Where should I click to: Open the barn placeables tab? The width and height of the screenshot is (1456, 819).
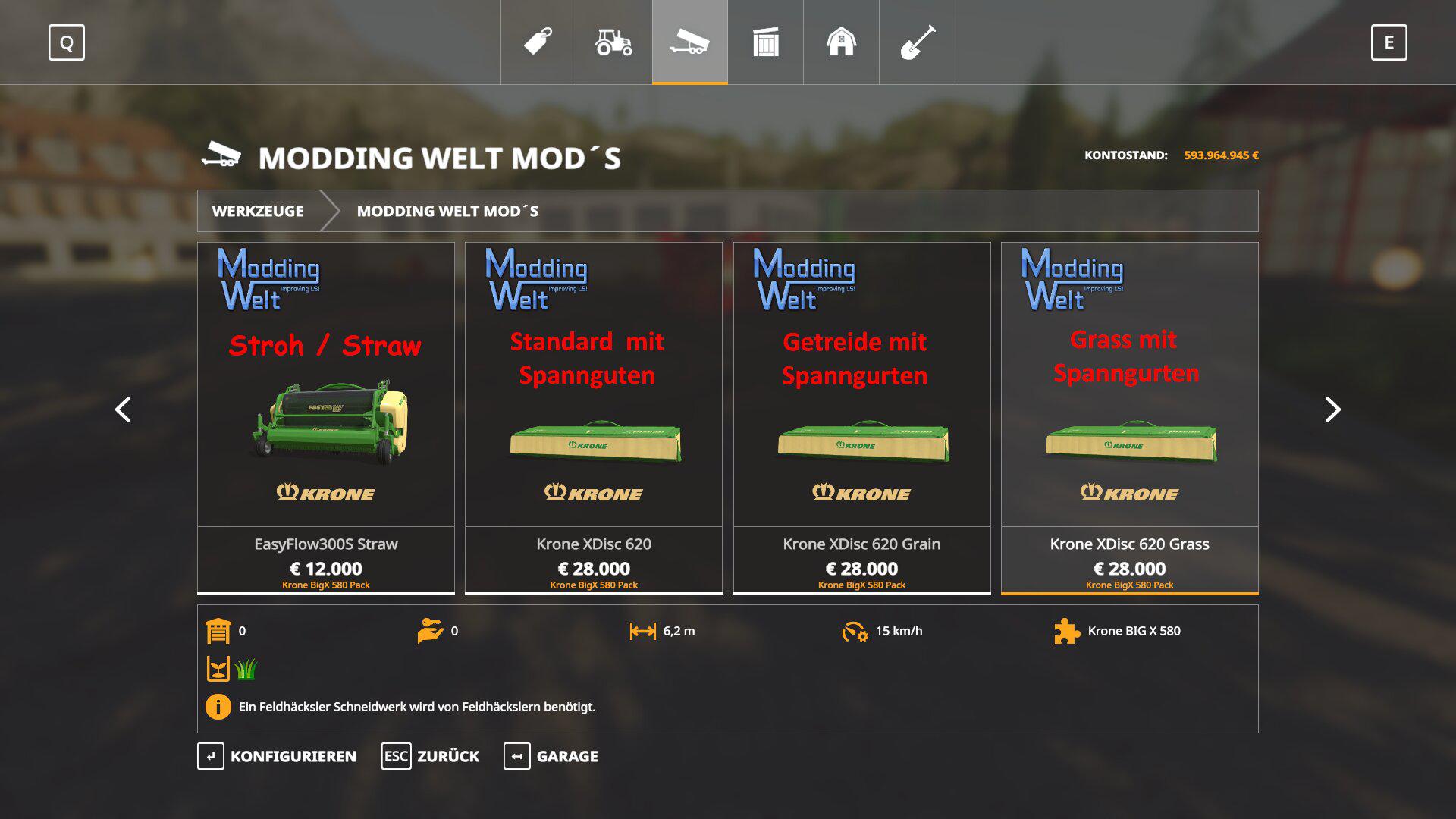[x=842, y=42]
